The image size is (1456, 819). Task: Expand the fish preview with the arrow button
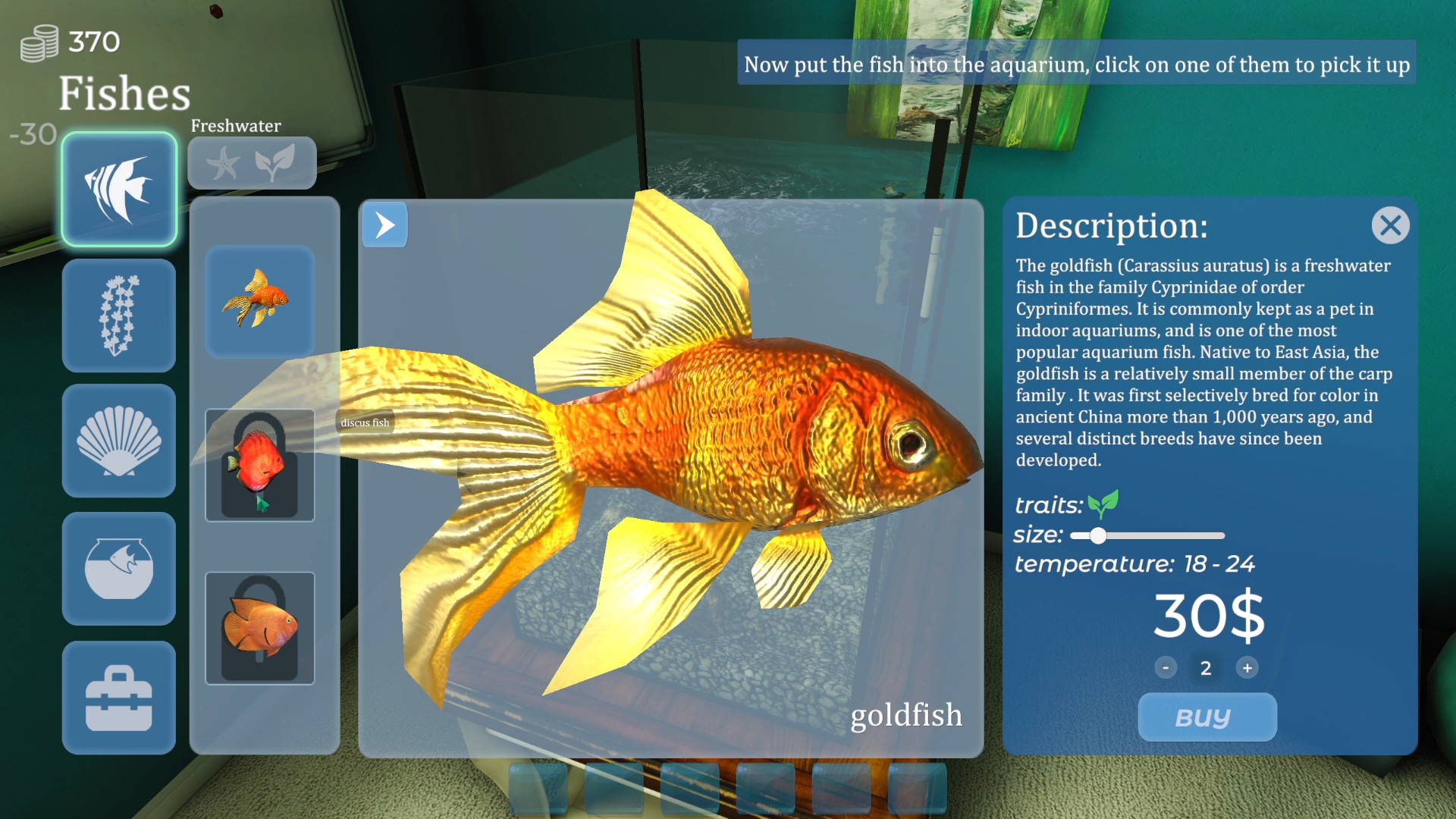click(384, 224)
